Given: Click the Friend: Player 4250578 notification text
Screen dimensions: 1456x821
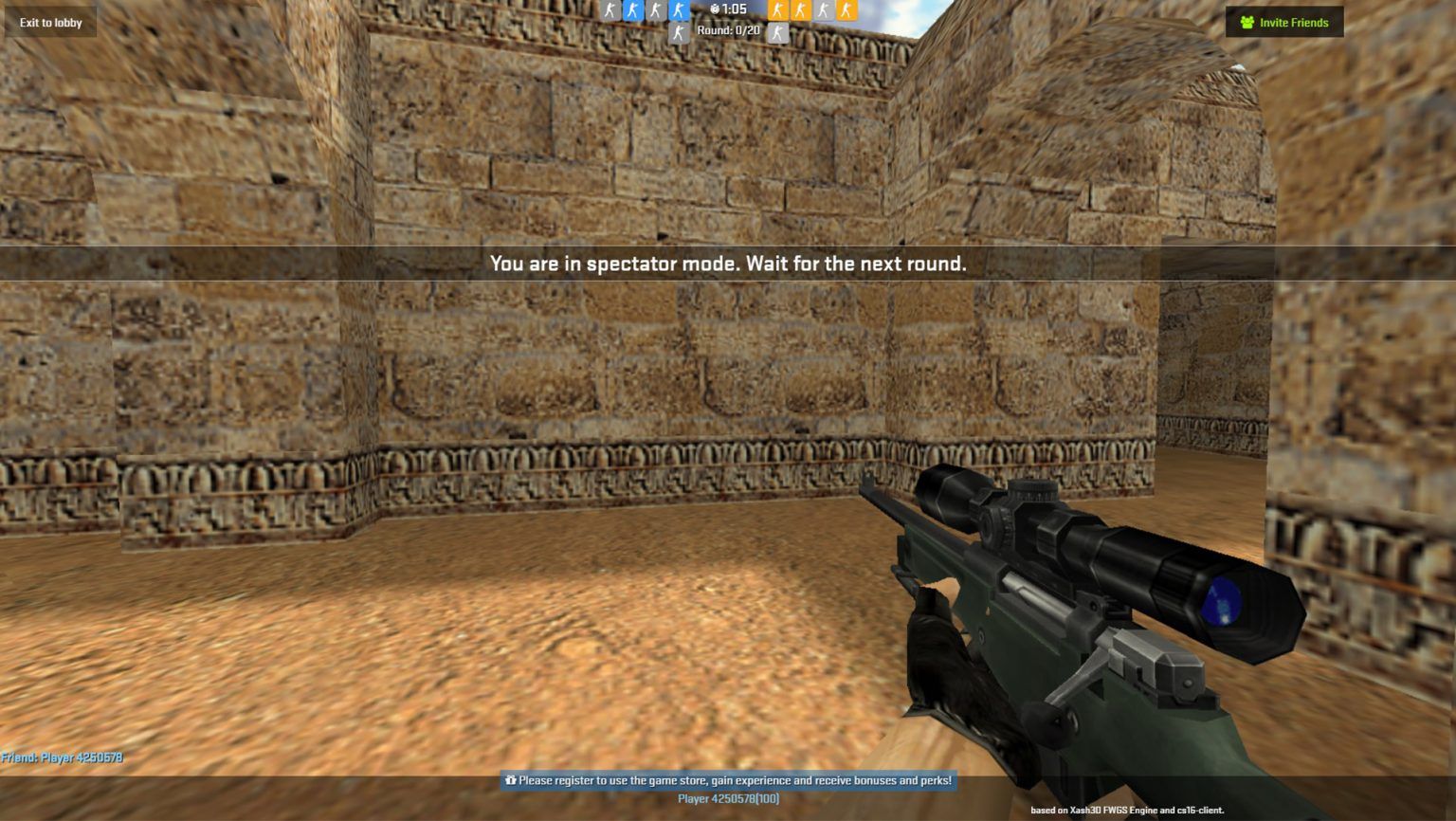Looking at the screenshot, I should 62,758.
